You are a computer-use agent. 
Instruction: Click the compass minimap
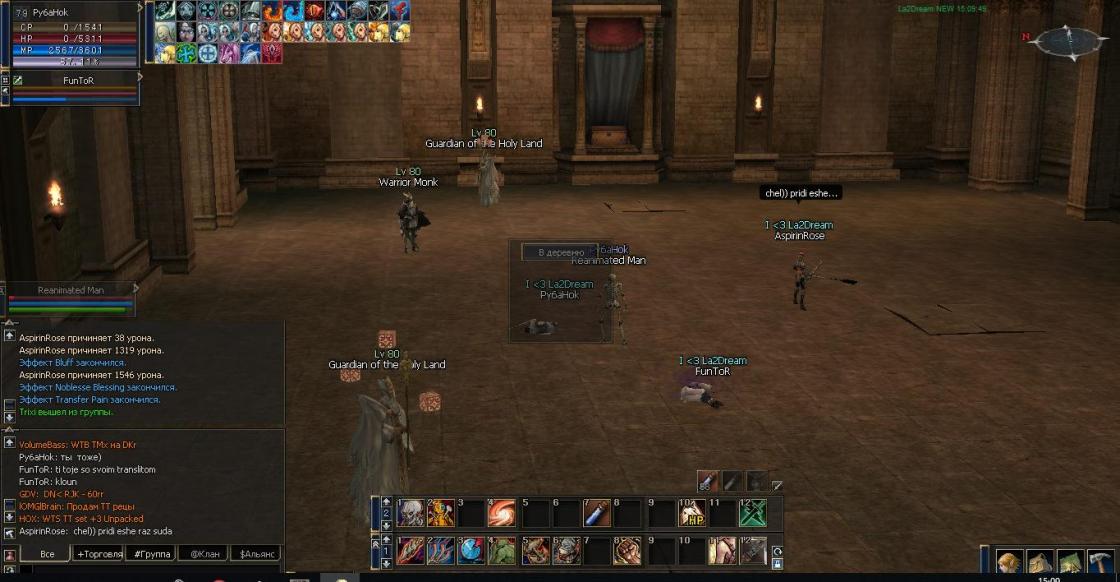[x=1067, y=42]
